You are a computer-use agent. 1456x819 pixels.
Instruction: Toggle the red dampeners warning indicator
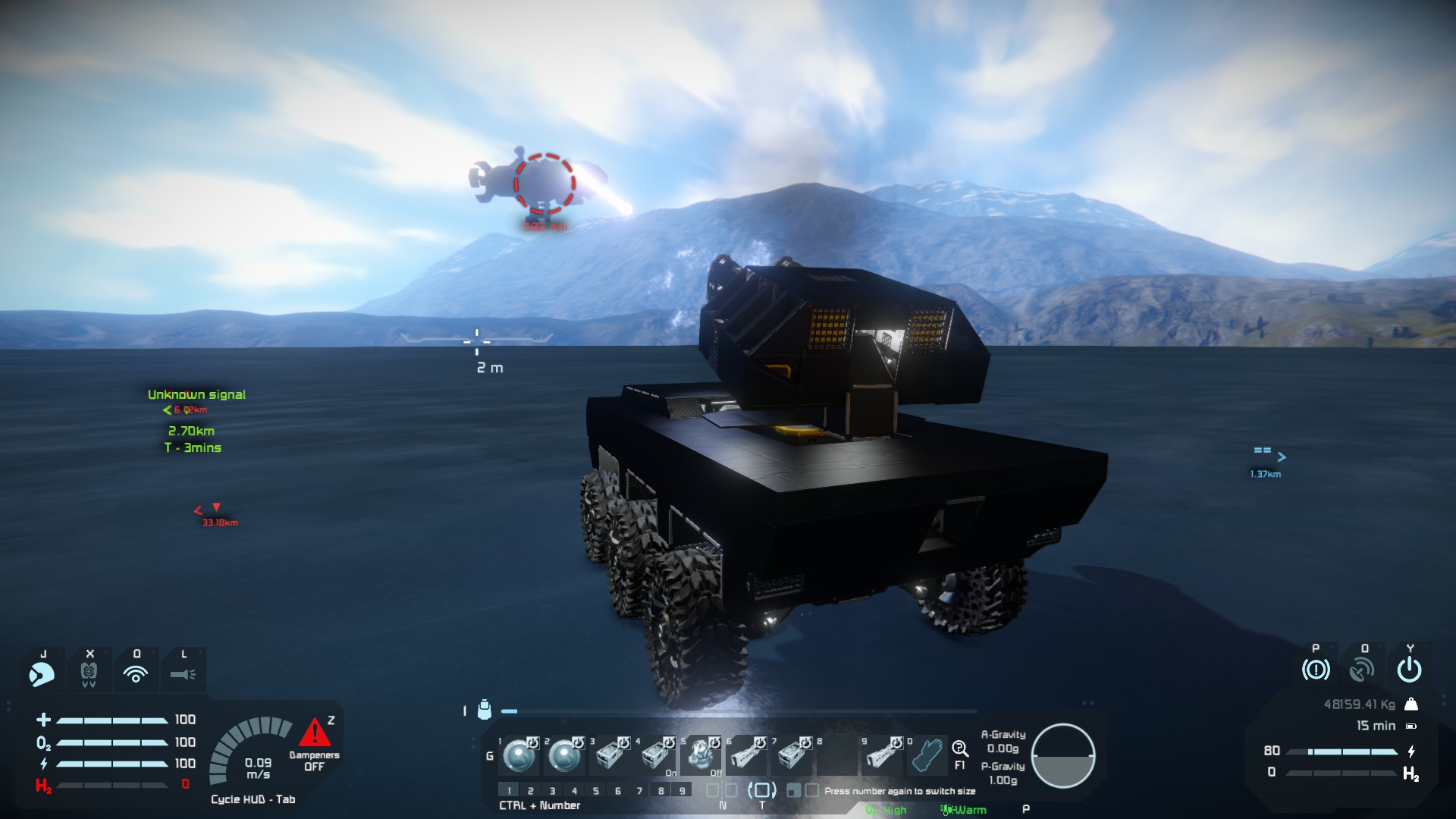(x=314, y=733)
